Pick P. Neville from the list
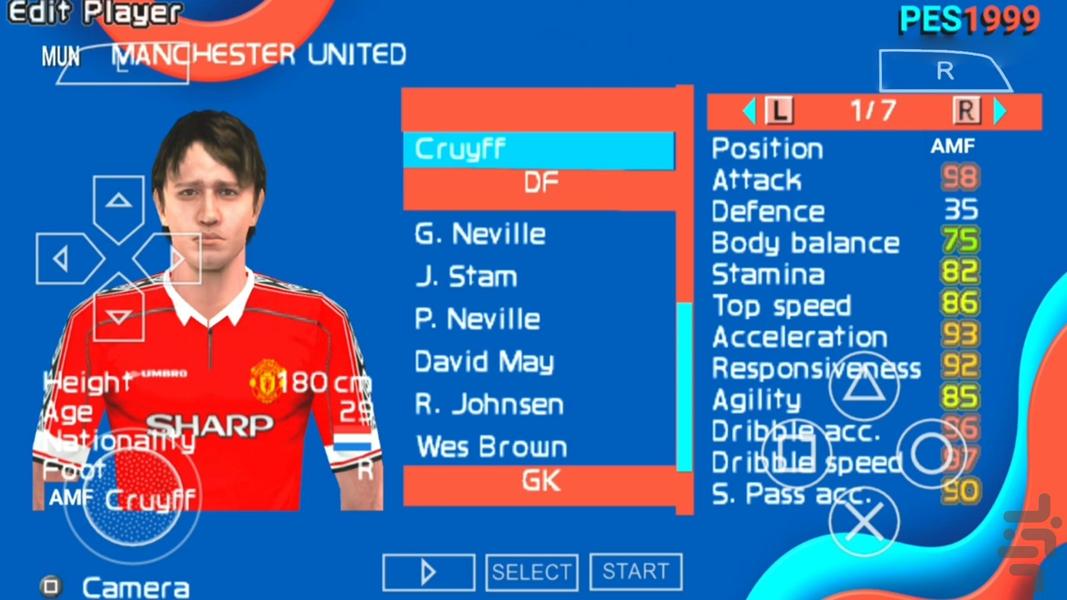This screenshot has height=600, width=1067. [x=478, y=320]
